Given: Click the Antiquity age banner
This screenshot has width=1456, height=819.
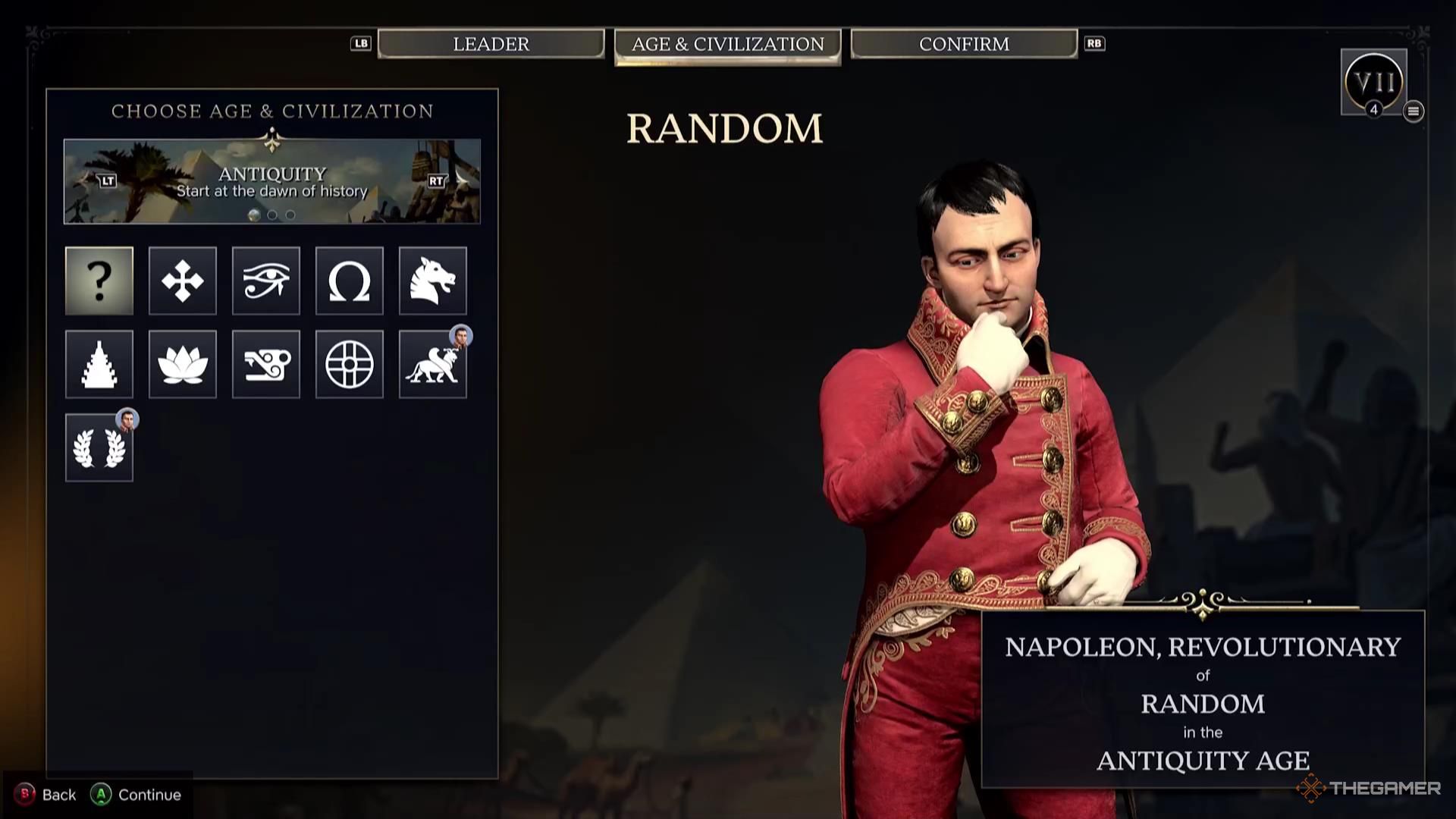Looking at the screenshot, I should (x=271, y=181).
